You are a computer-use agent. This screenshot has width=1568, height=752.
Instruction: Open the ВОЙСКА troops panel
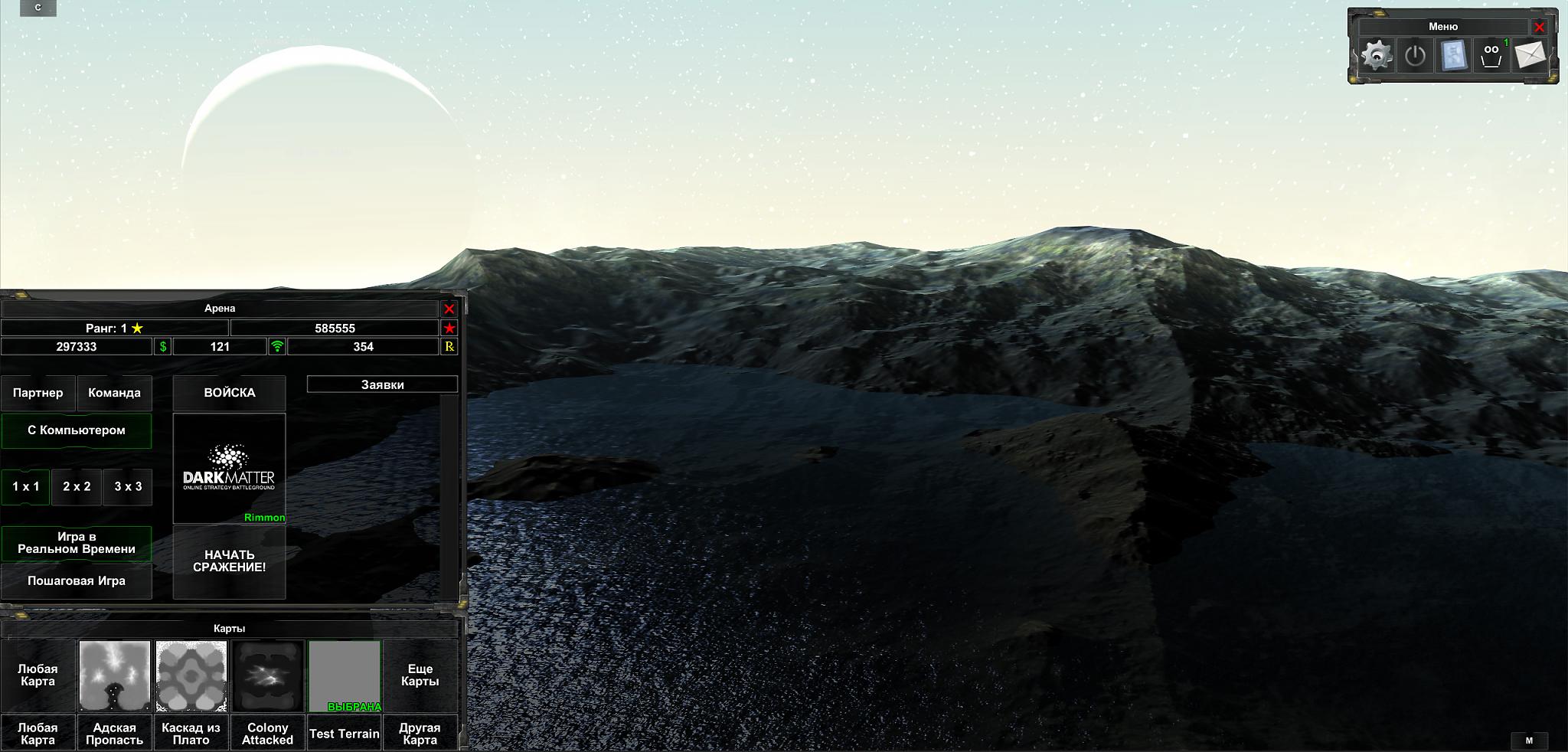(x=230, y=393)
